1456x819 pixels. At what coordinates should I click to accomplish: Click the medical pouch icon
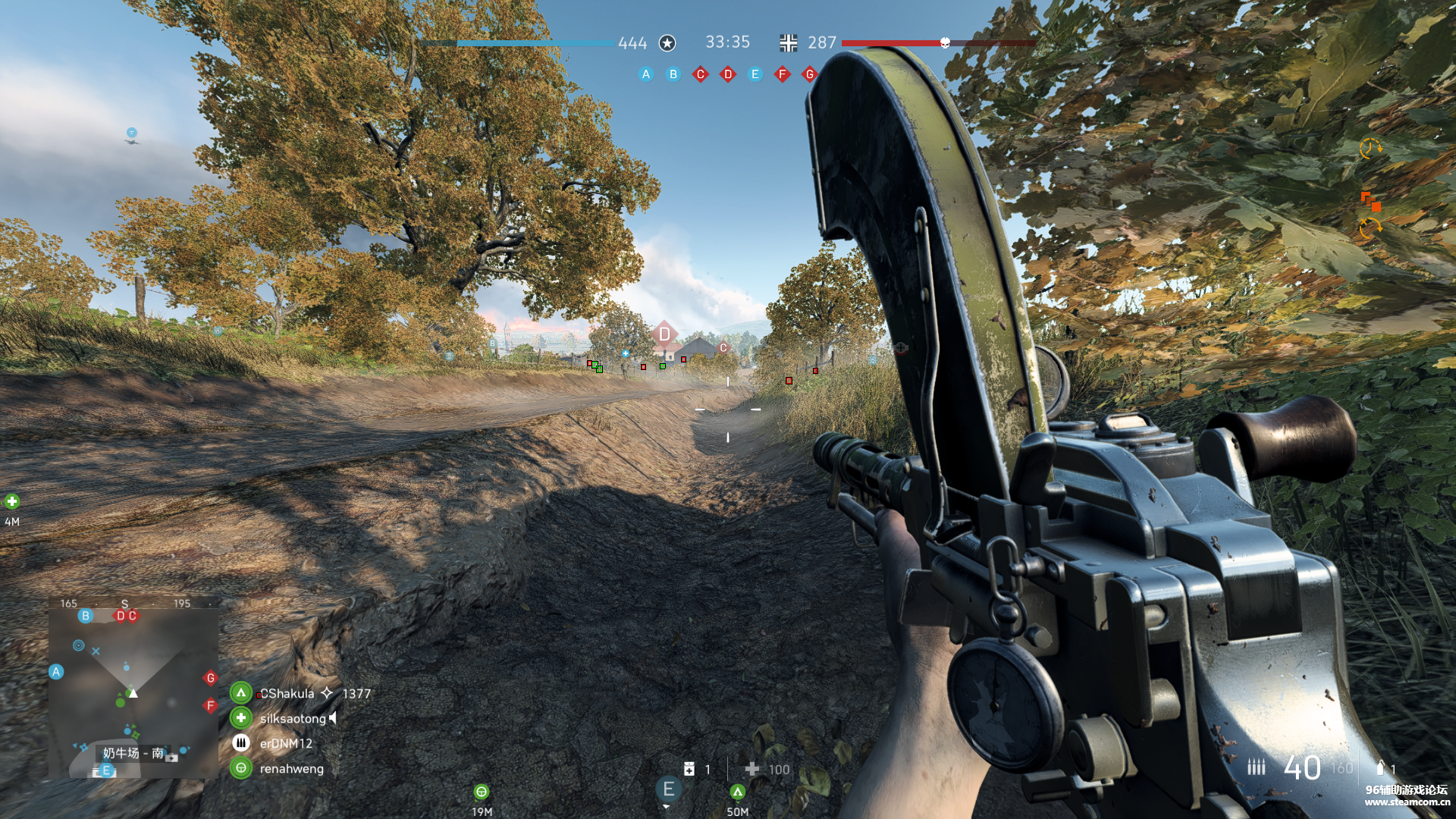click(x=689, y=769)
